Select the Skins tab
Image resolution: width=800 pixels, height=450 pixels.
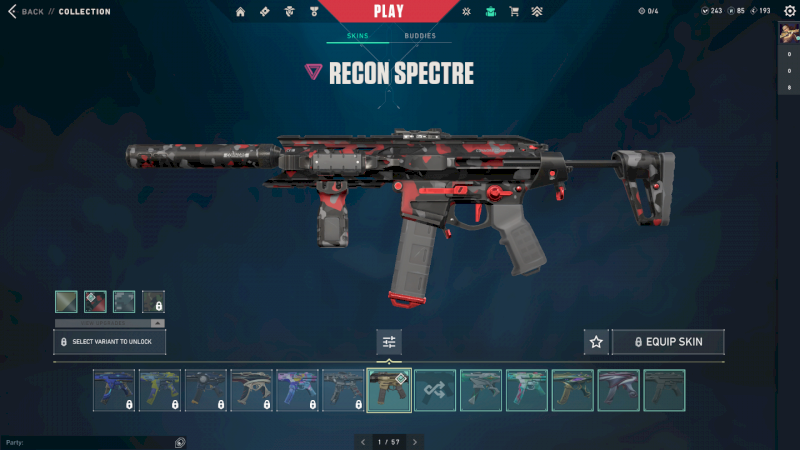[x=357, y=36]
